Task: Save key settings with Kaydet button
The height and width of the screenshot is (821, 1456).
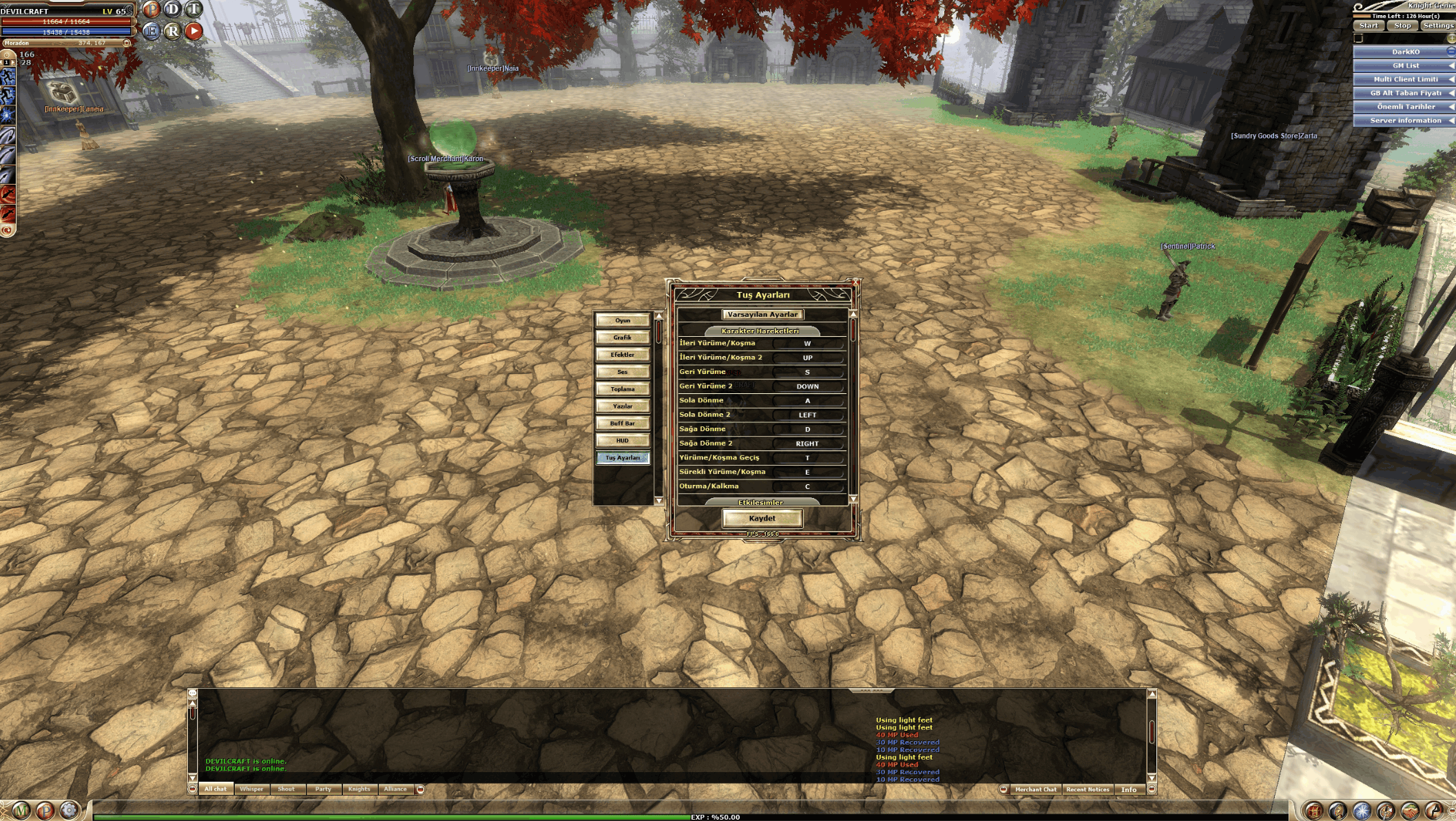Action: click(x=762, y=519)
